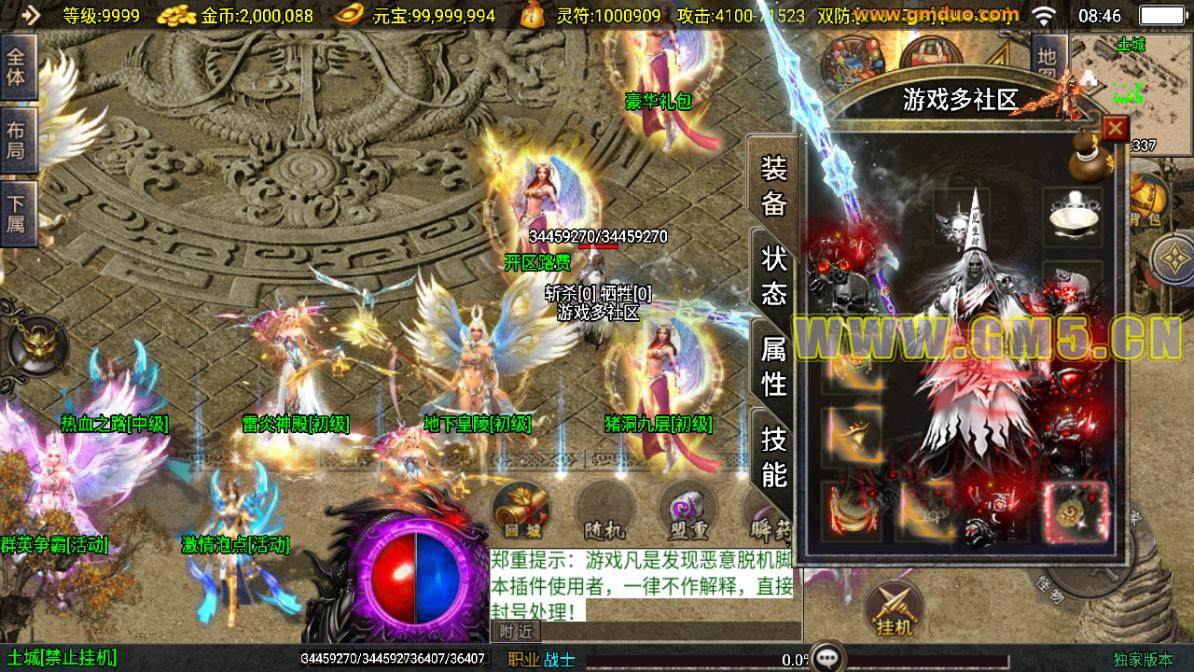Toggle the 挂机 auto-battle button

(x=894, y=608)
